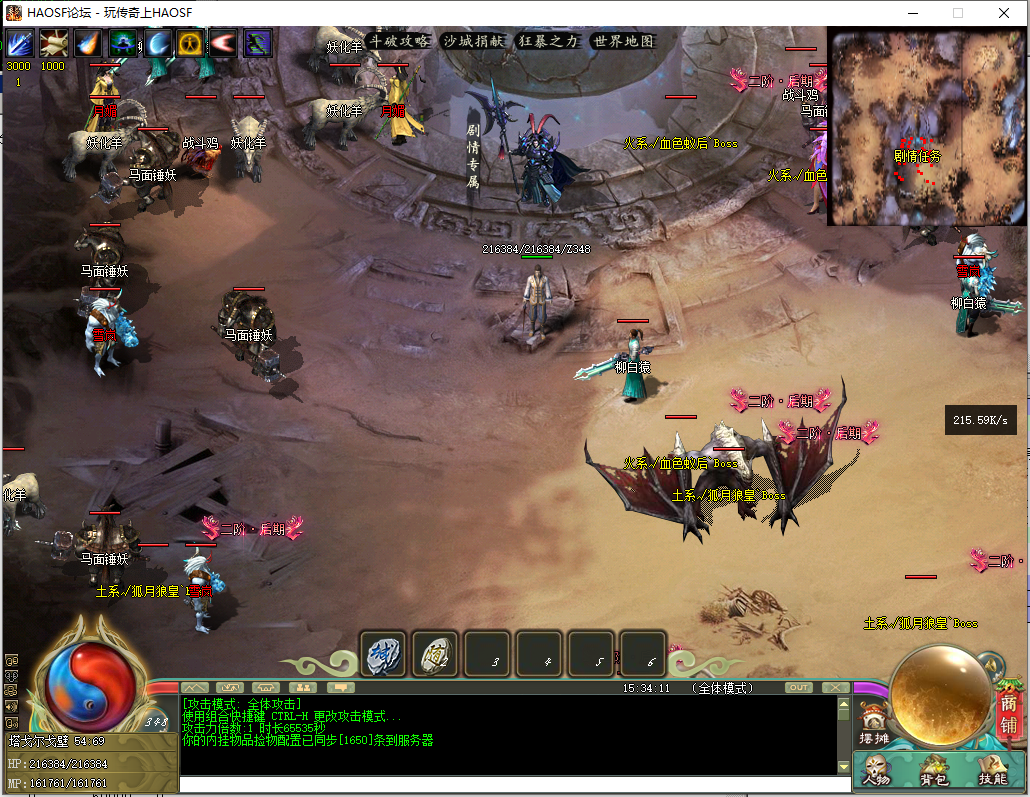Click the minimap in the corner

[926, 127]
